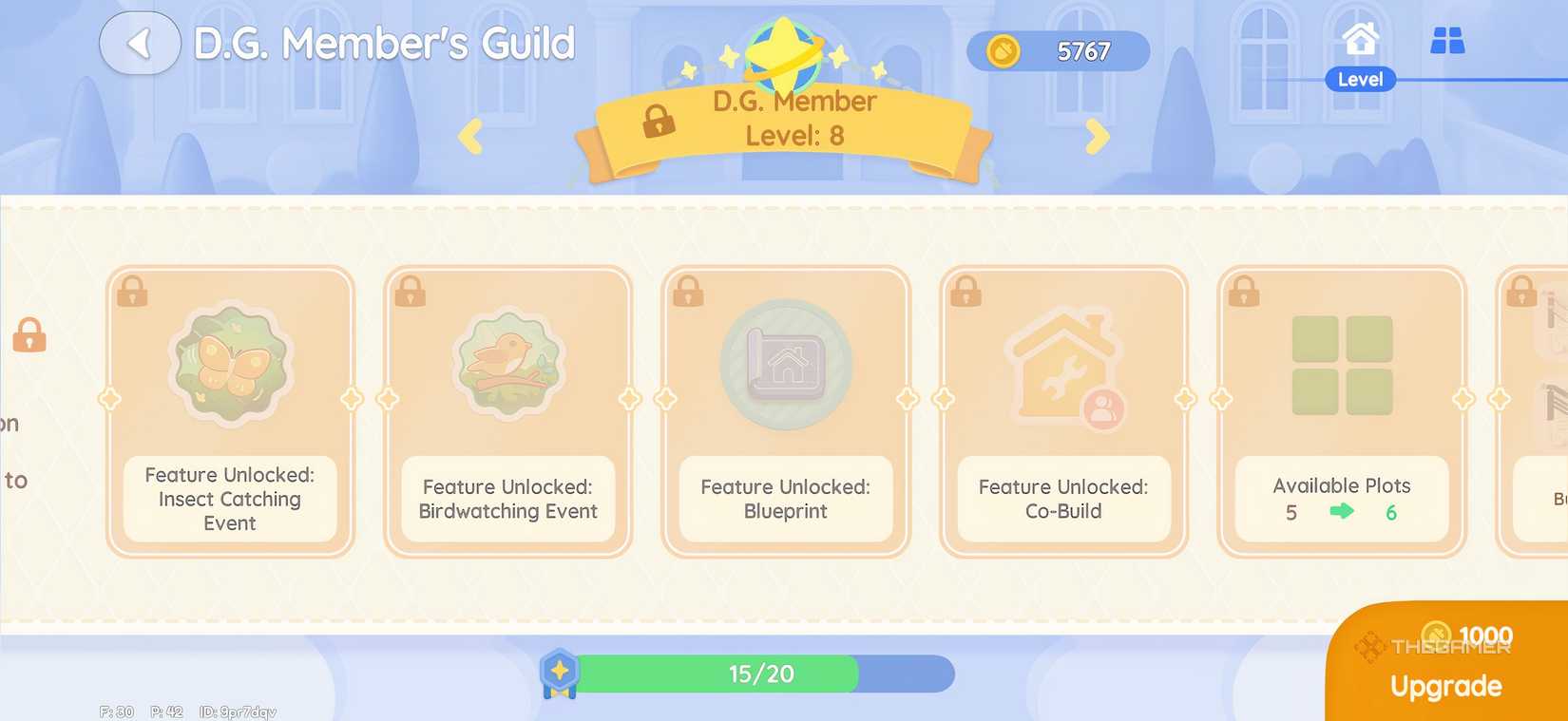
Task: Tap the back arrow beside D.G. Member's Guild
Action: tap(139, 42)
